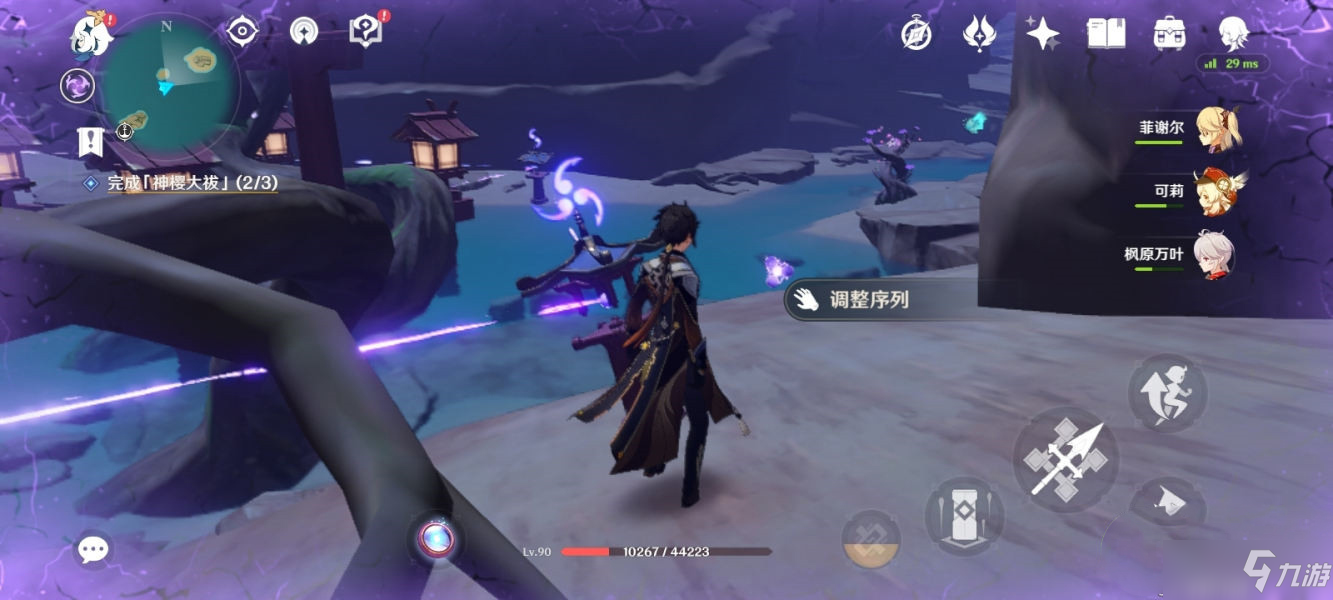Open the chat speech bubble

[x=94, y=548]
